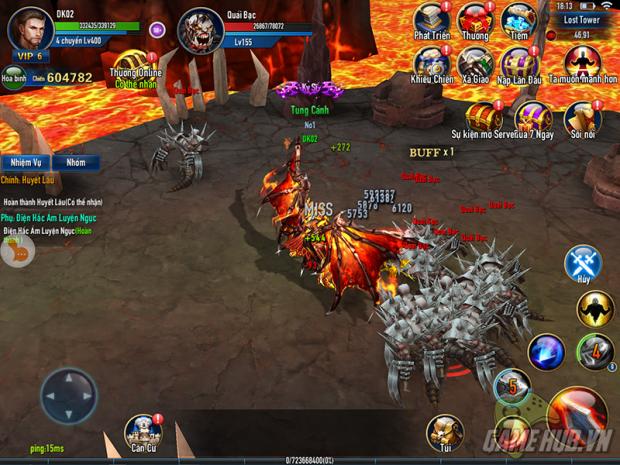Open the orange chat bubble button

click(x=16, y=252)
